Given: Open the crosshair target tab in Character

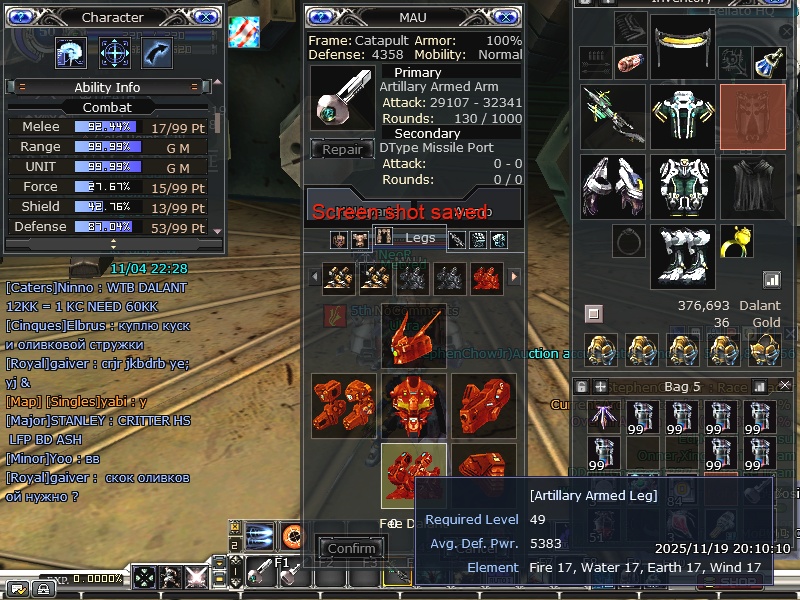Looking at the screenshot, I should coord(114,52).
